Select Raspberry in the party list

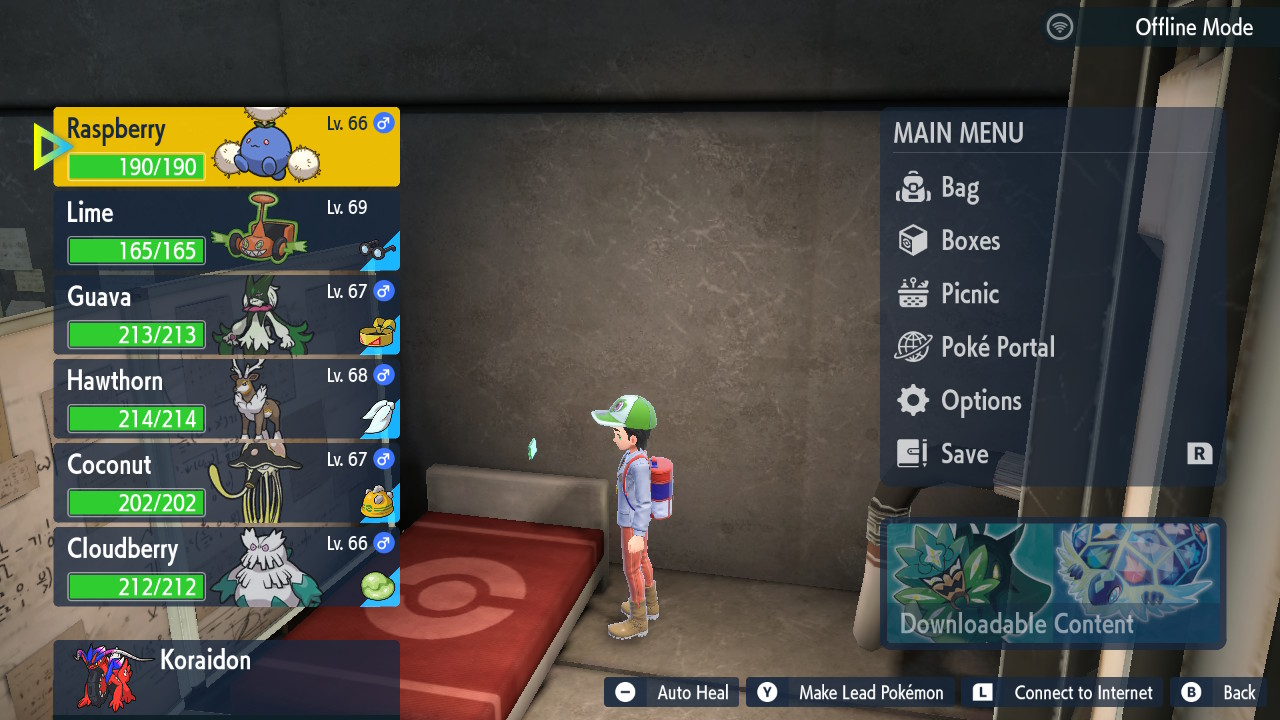pyautogui.click(x=226, y=147)
